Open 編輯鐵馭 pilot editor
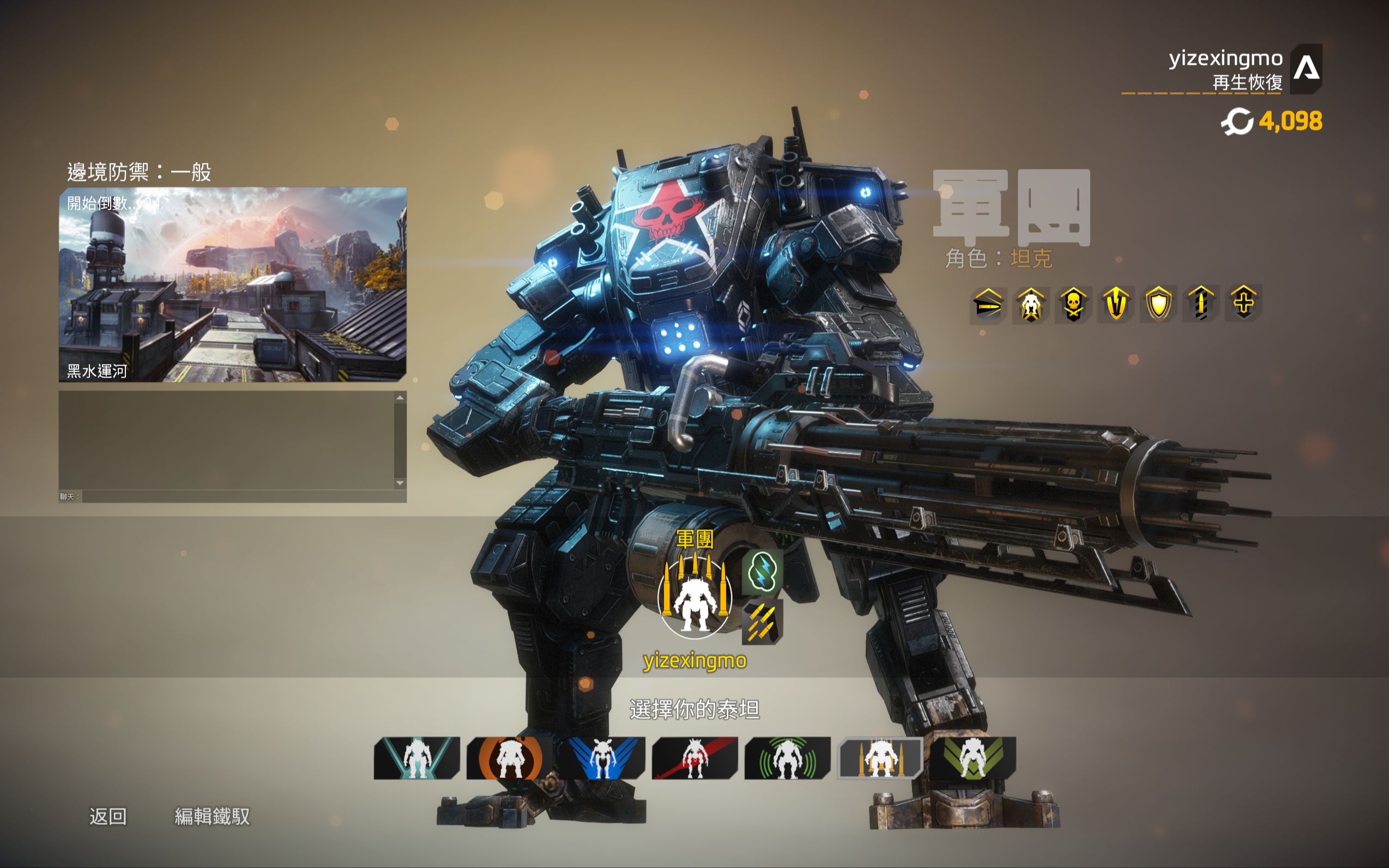Image resolution: width=1389 pixels, height=868 pixels. click(212, 816)
